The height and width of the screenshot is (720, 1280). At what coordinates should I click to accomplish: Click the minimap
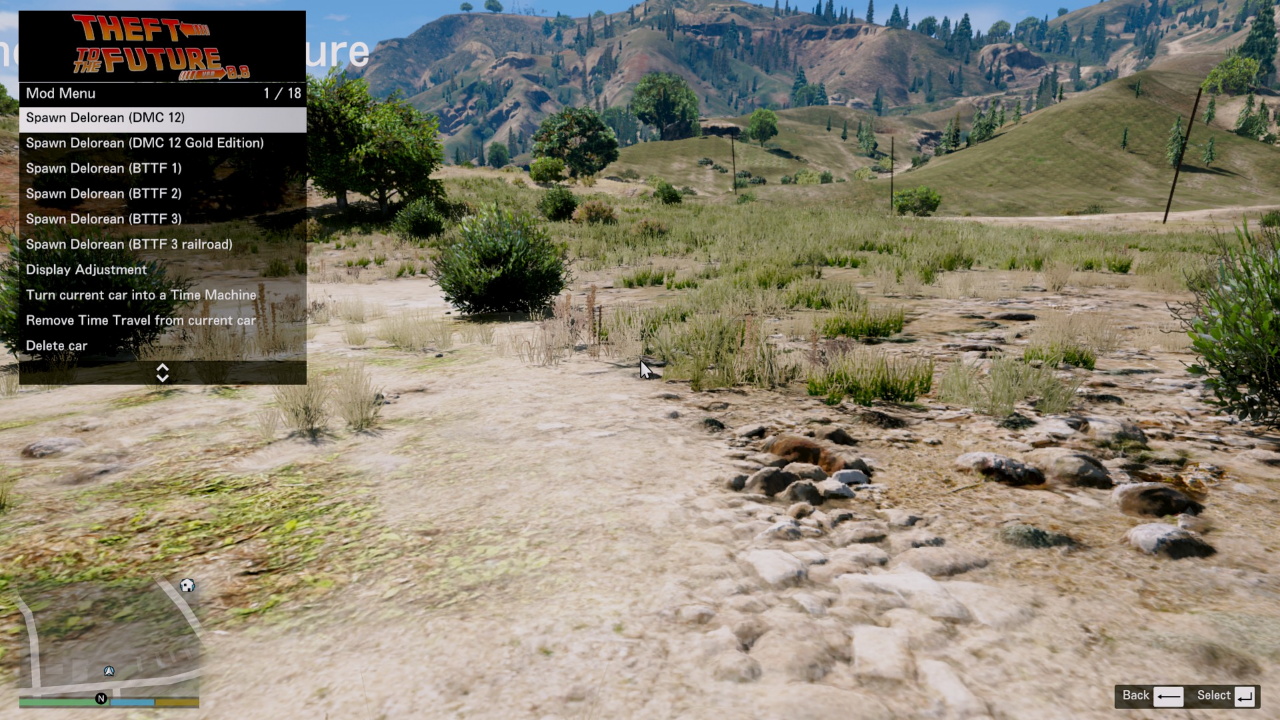click(109, 638)
